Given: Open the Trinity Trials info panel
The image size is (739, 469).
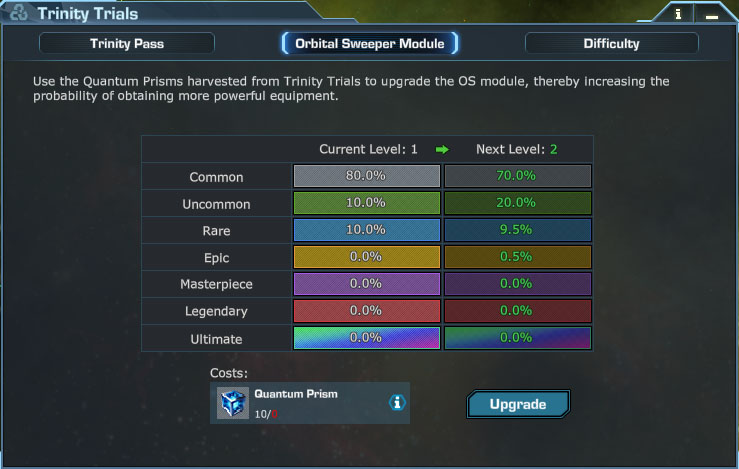Looking at the screenshot, I should pos(678,14).
